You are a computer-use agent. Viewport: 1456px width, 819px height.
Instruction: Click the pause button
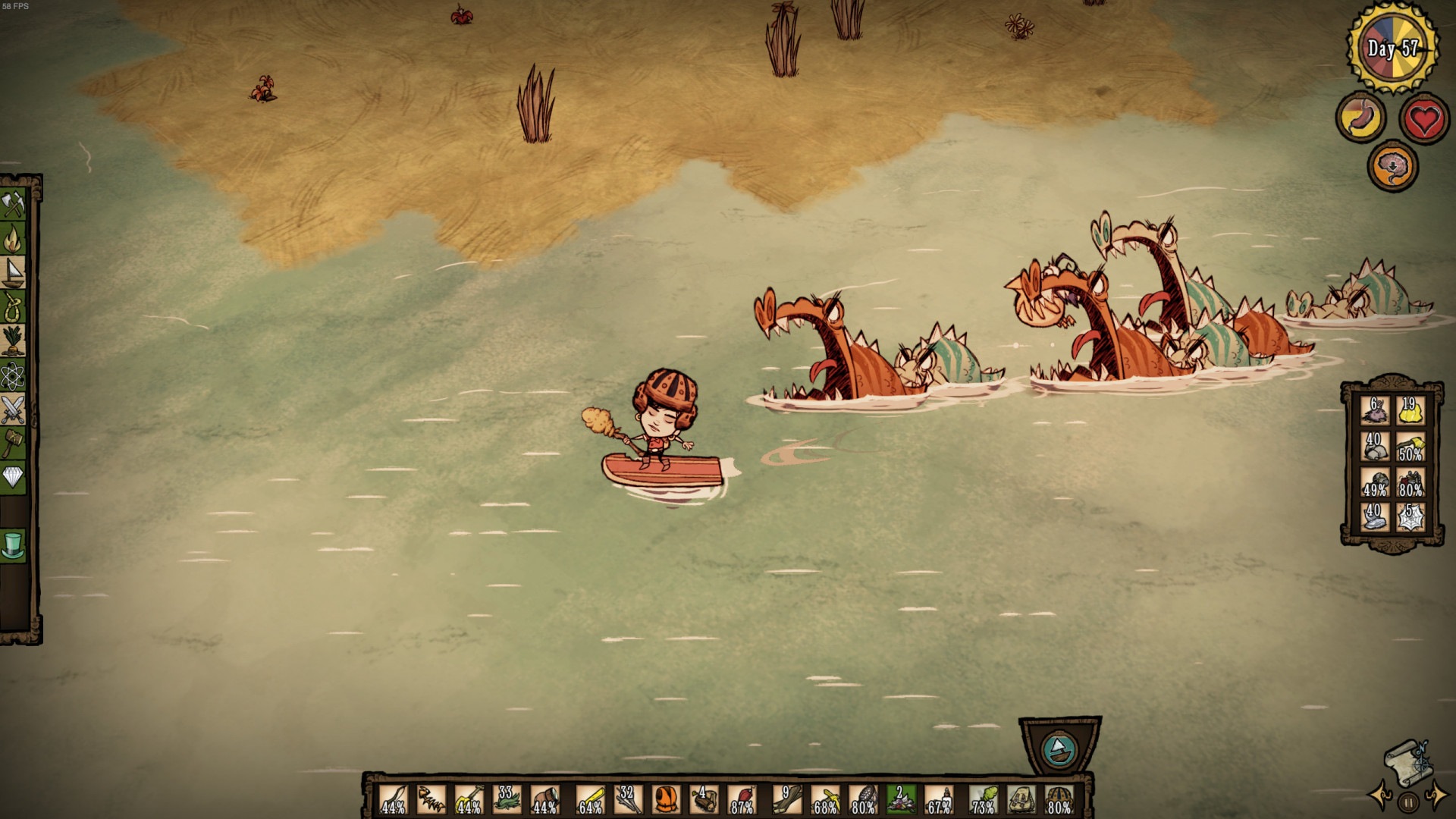pyautogui.click(x=1408, y=802)
